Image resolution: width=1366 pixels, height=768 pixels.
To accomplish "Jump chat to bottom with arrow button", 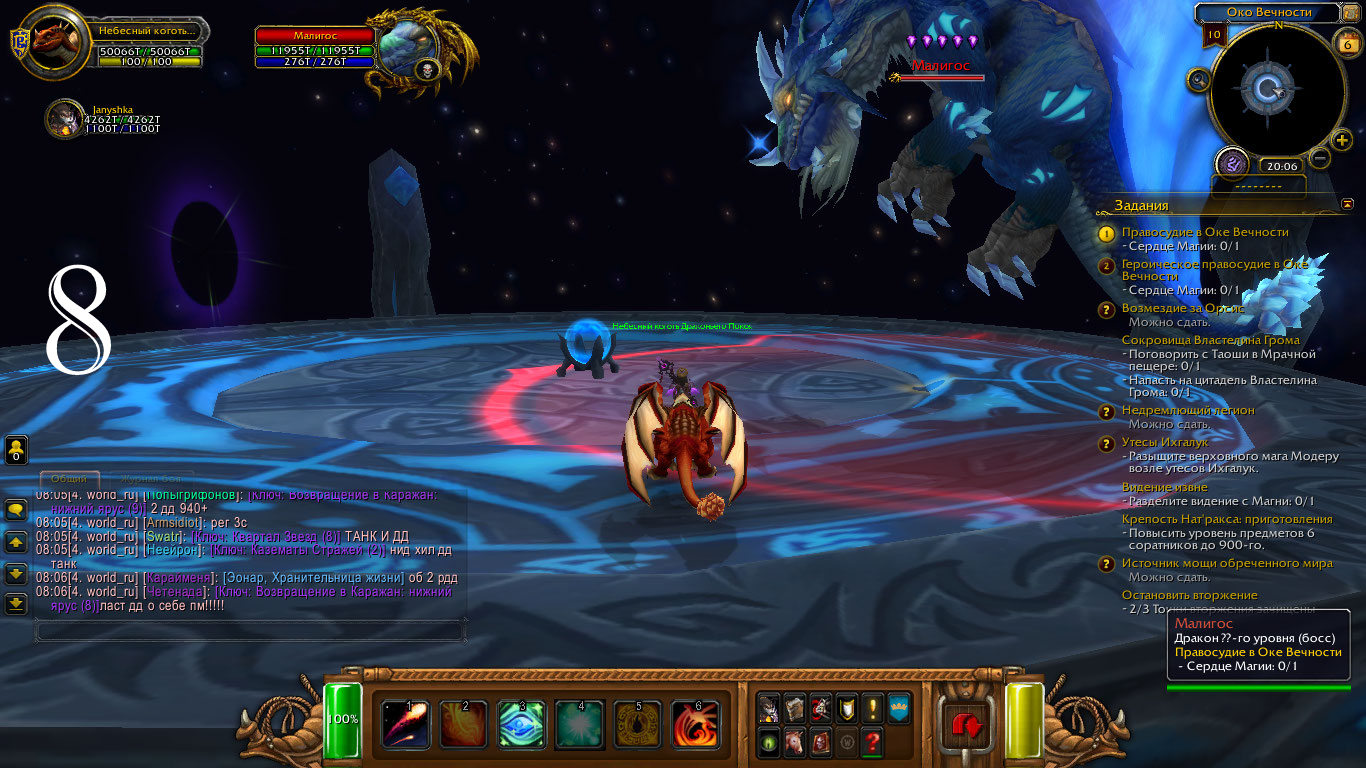I will 16,604.
